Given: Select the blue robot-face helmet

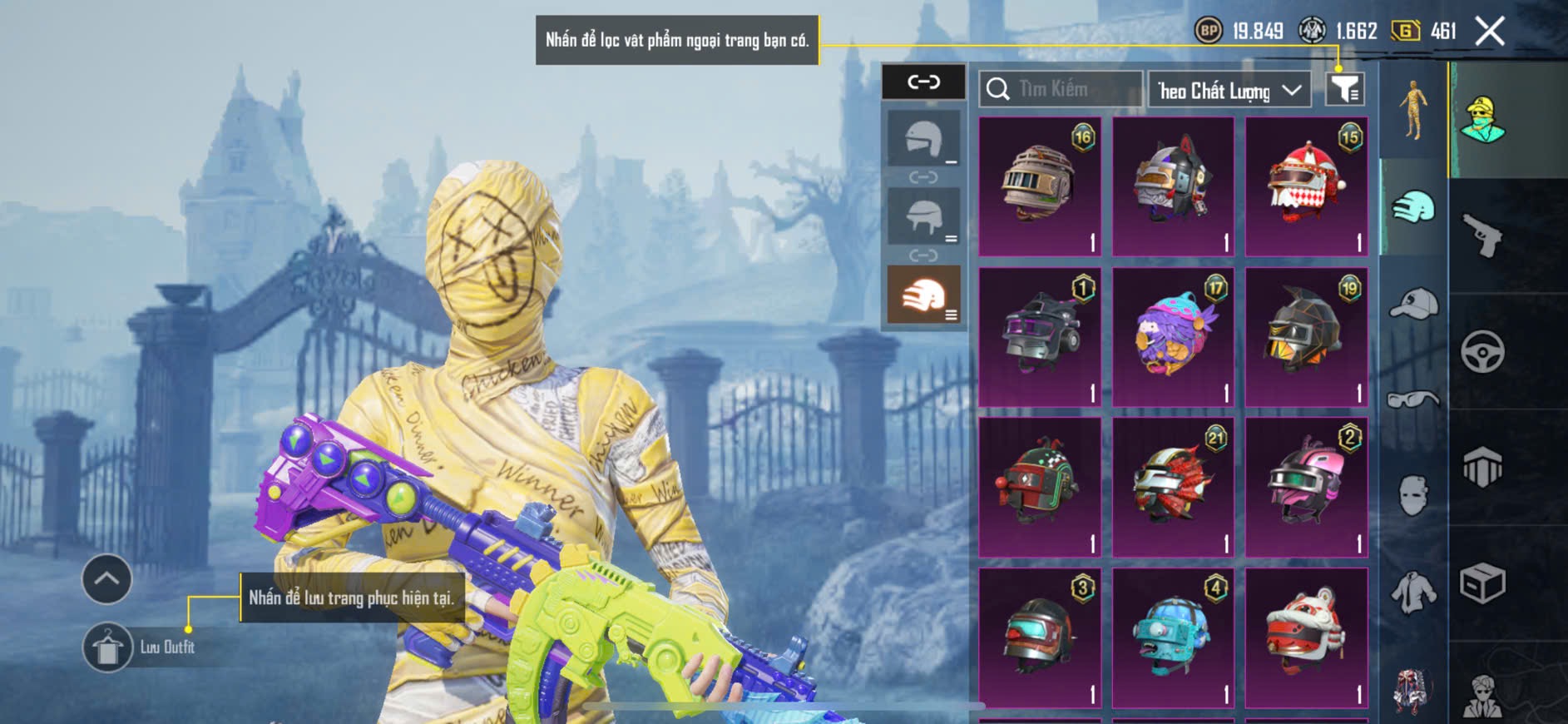Looking at the screenshot, I should point(1173,637).
